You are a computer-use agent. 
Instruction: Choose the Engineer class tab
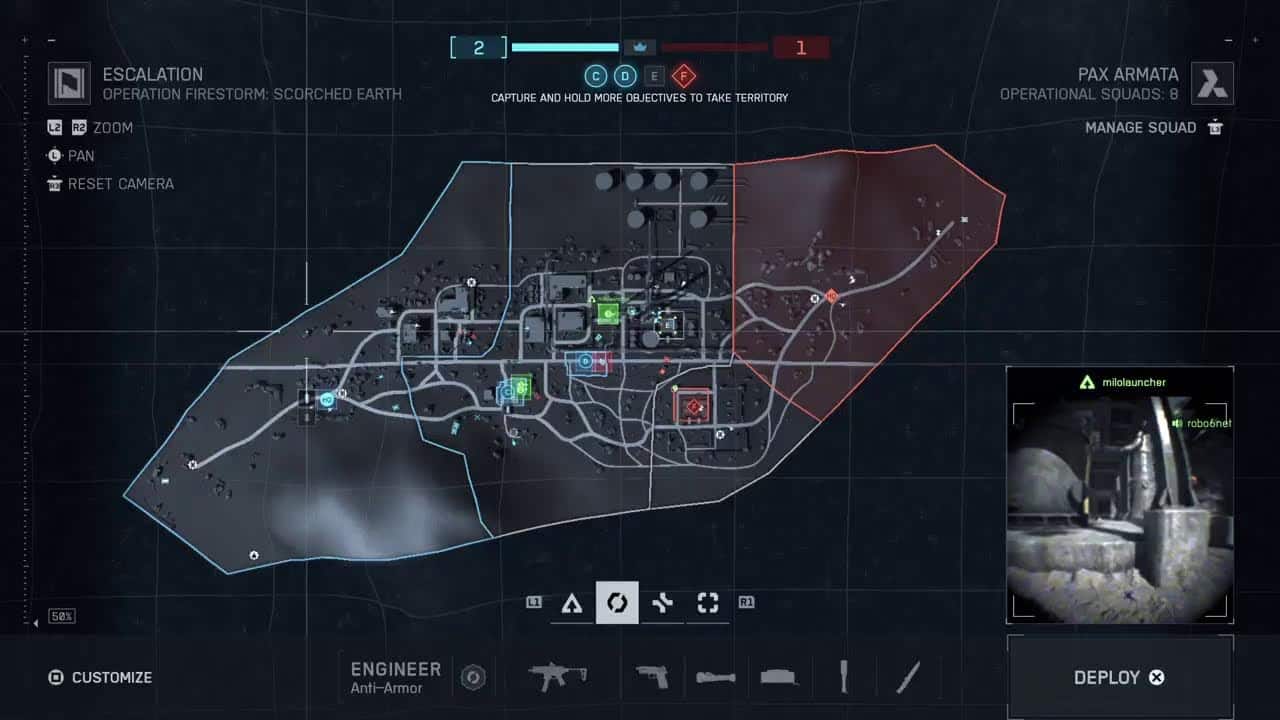click(617, 603)
